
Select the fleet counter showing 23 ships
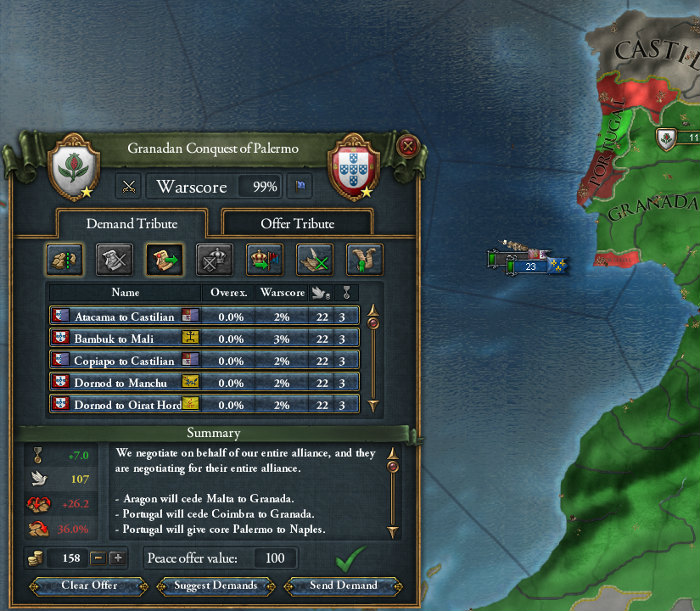tap(530, 266)
